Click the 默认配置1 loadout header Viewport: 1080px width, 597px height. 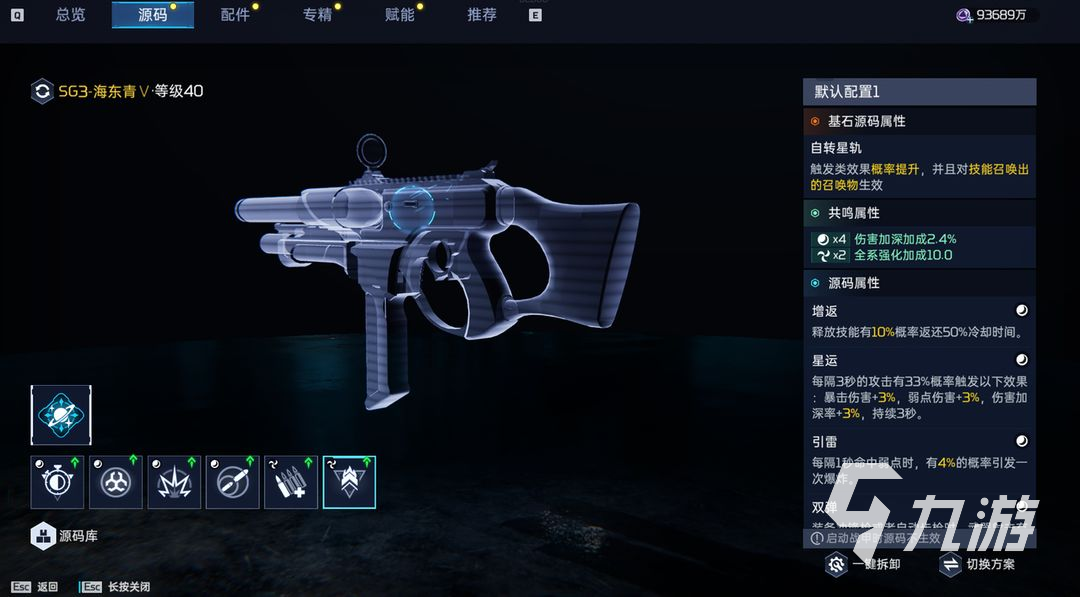pyautogui.click(x=919, y=92)
